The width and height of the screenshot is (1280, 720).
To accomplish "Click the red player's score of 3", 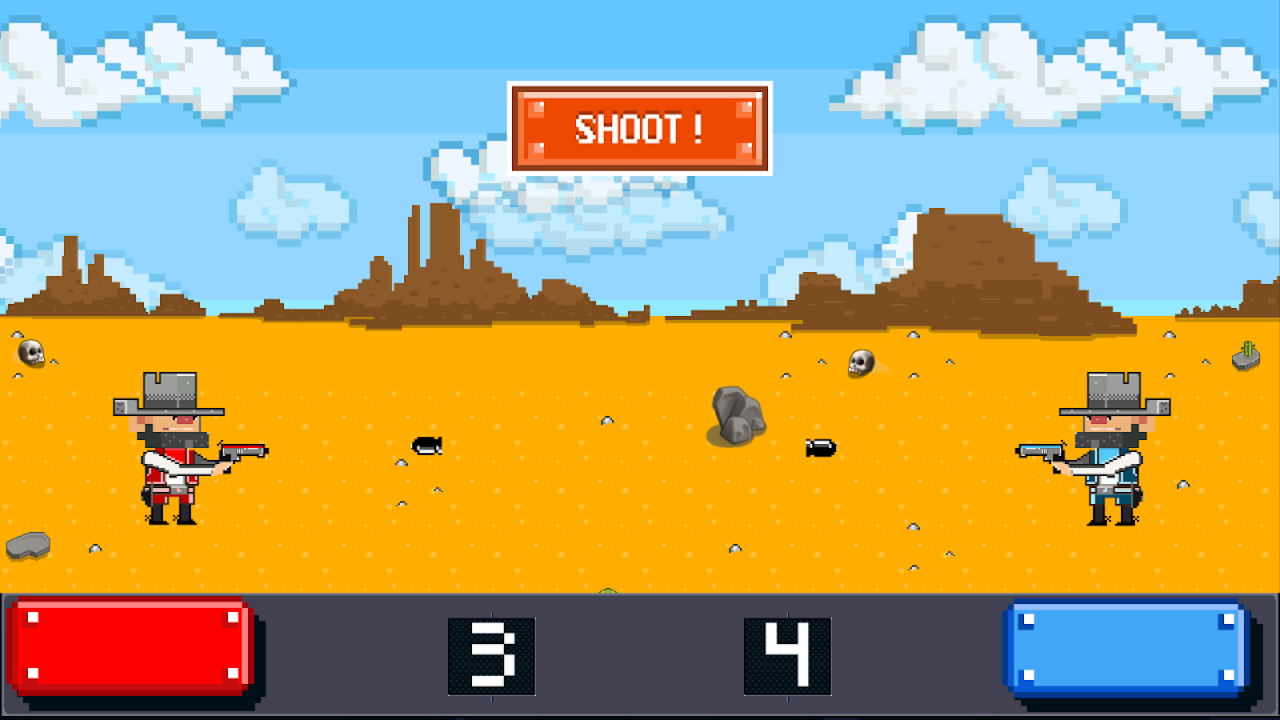I will tap(492, 658).
